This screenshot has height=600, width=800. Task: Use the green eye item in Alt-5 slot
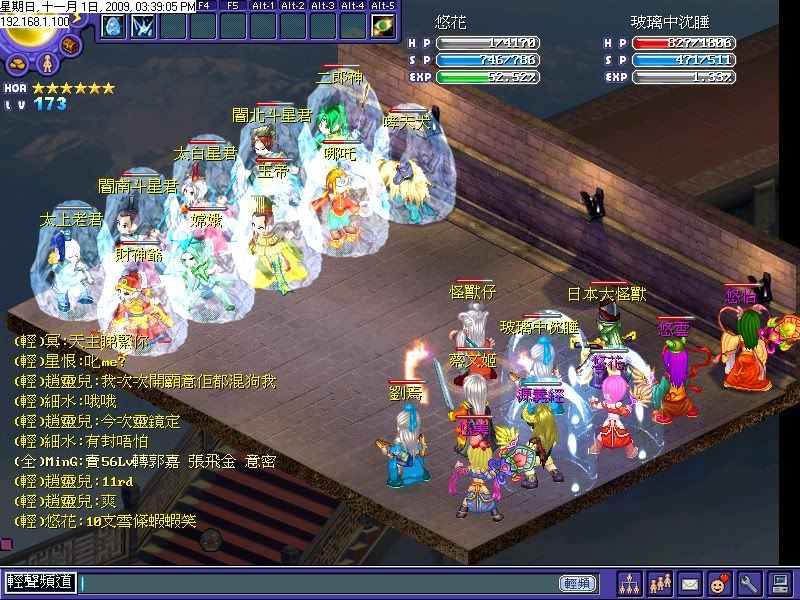tap(382, 27)
